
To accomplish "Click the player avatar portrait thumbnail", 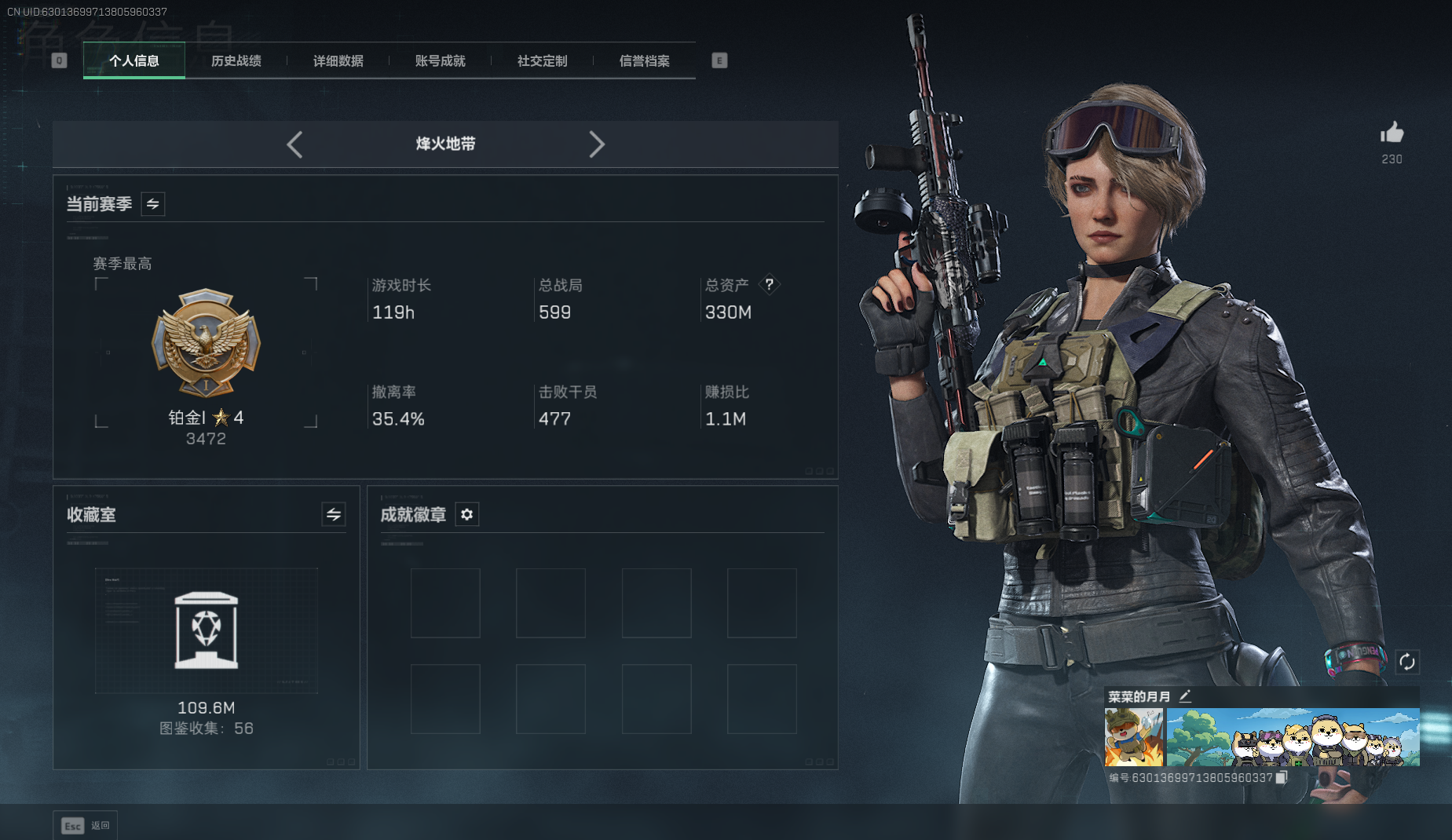I will coord(1134,738).
